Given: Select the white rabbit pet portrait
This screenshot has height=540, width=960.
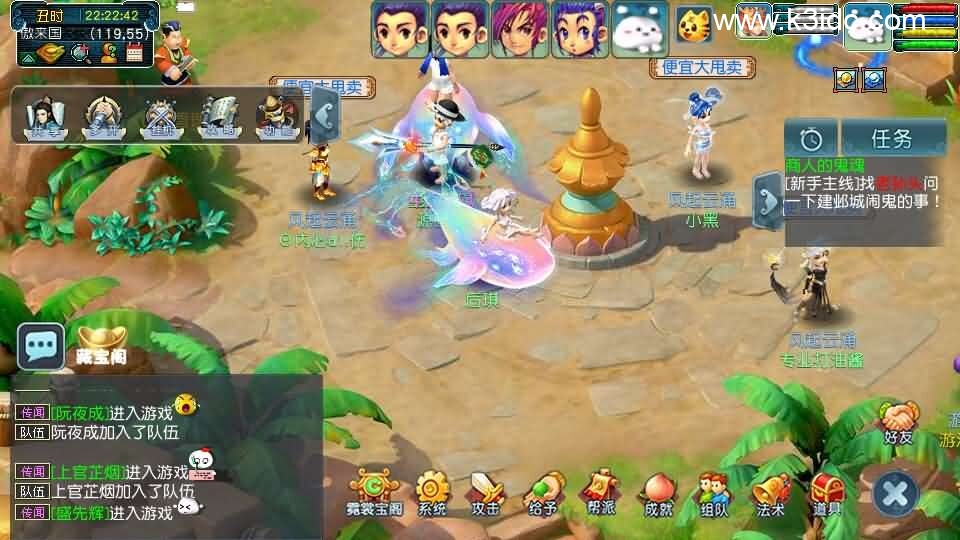Looking at the screenshot, I should coord(640,30).
